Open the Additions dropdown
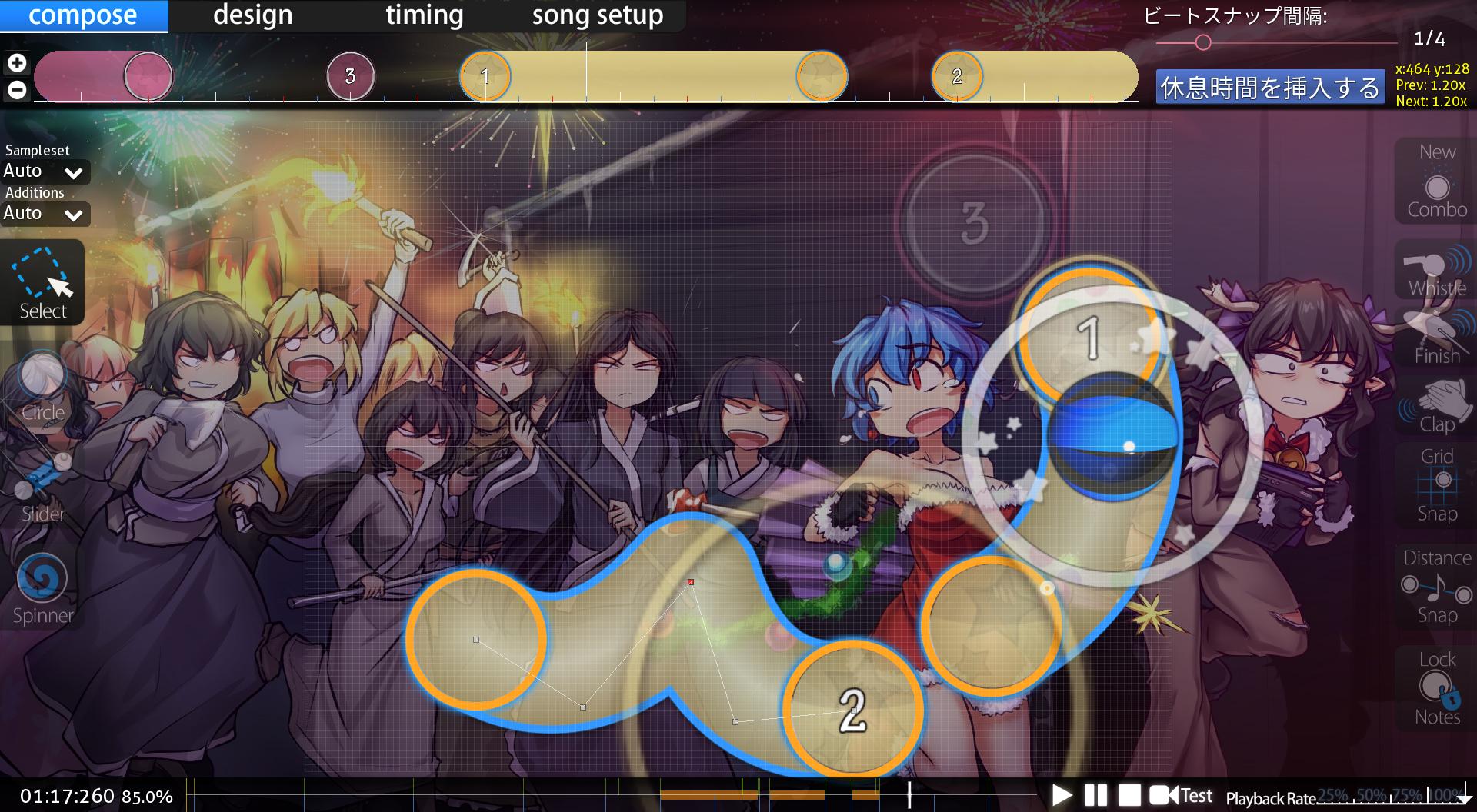The height and width of the screenshot is (812, 1477). coord(45,214)
